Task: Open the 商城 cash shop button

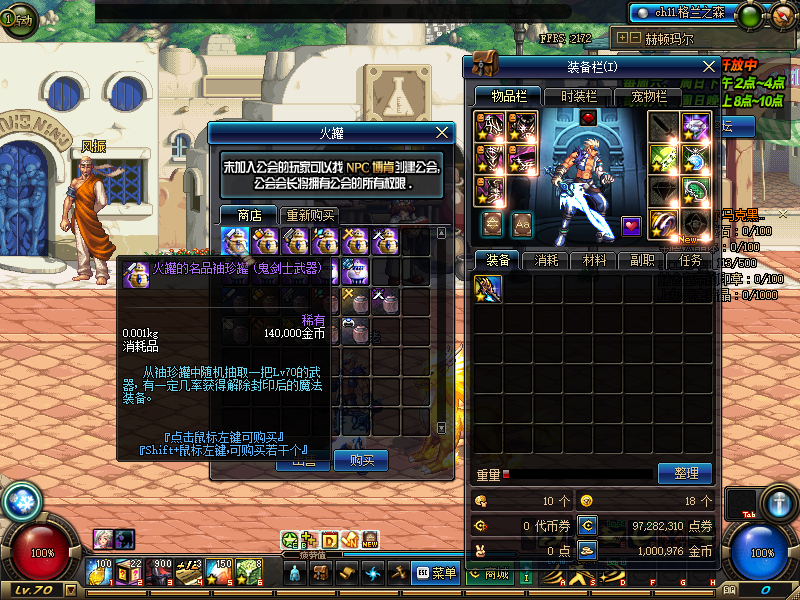Action: 488,574
